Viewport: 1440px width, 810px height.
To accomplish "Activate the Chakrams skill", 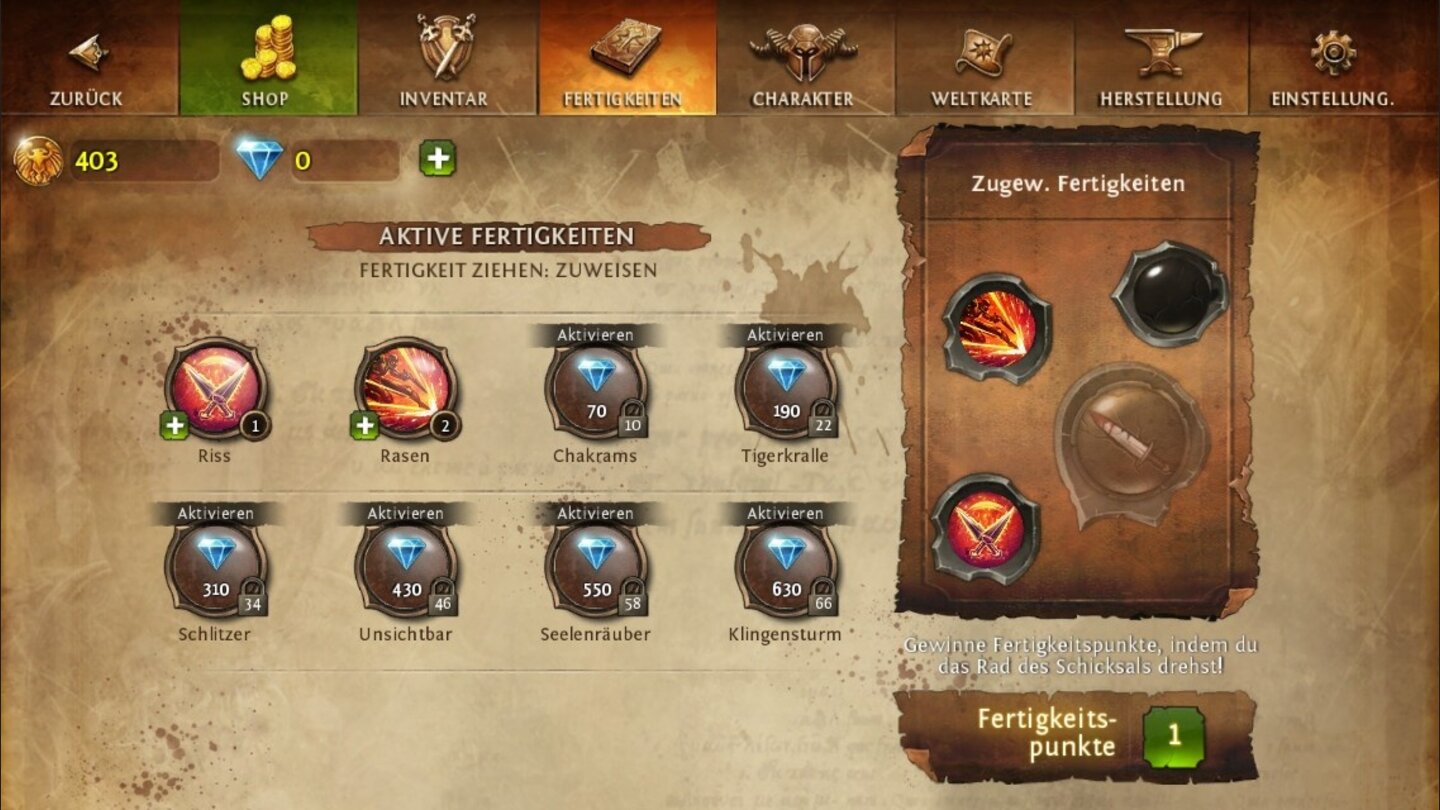I will pyautogui.click(x=595, y=335).
